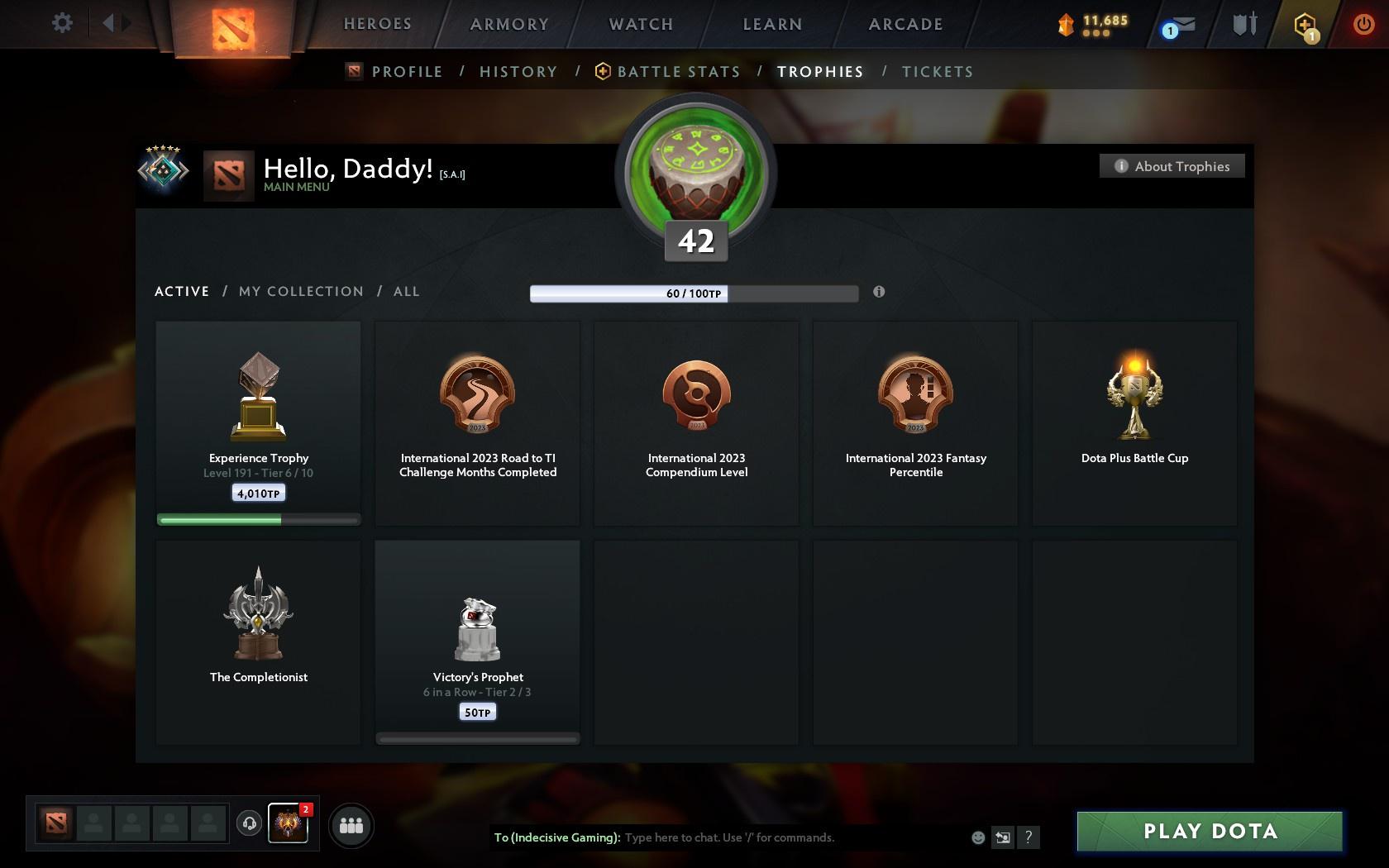This screenshot has height=868, width=1389.
Task: Open the friends list icon near Play Dota
Action: point(352,823)
